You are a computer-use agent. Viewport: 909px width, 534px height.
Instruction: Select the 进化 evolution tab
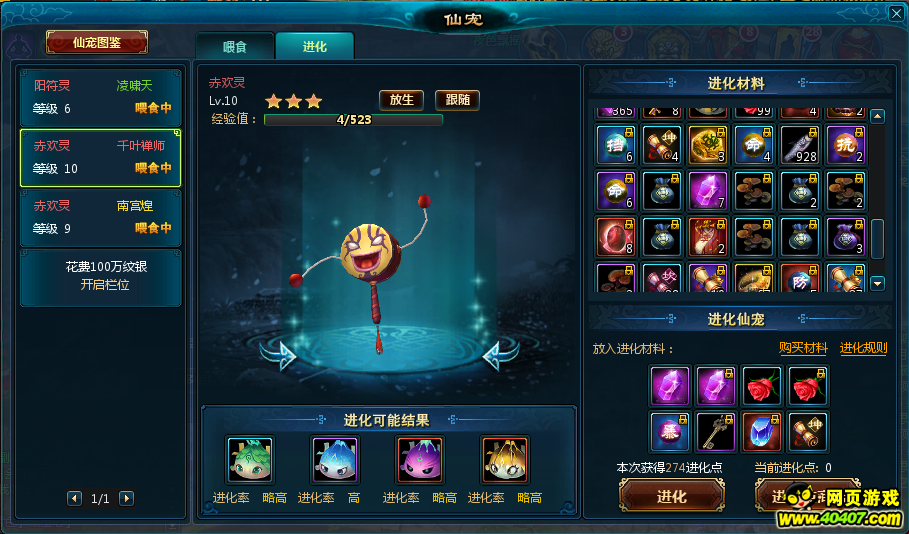[314, 46]
